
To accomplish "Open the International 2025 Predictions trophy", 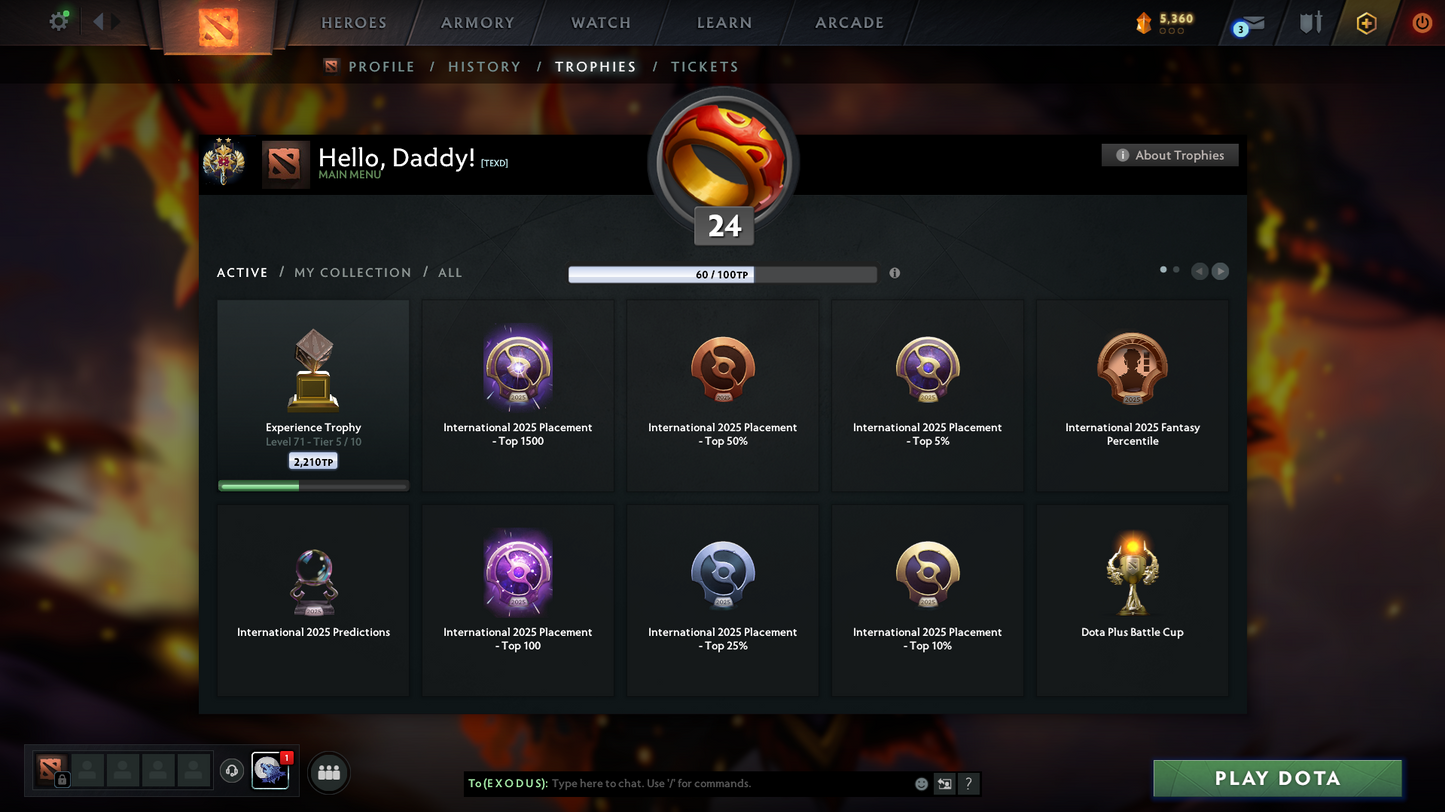I will pyautogui.click(x=313, y=600).
